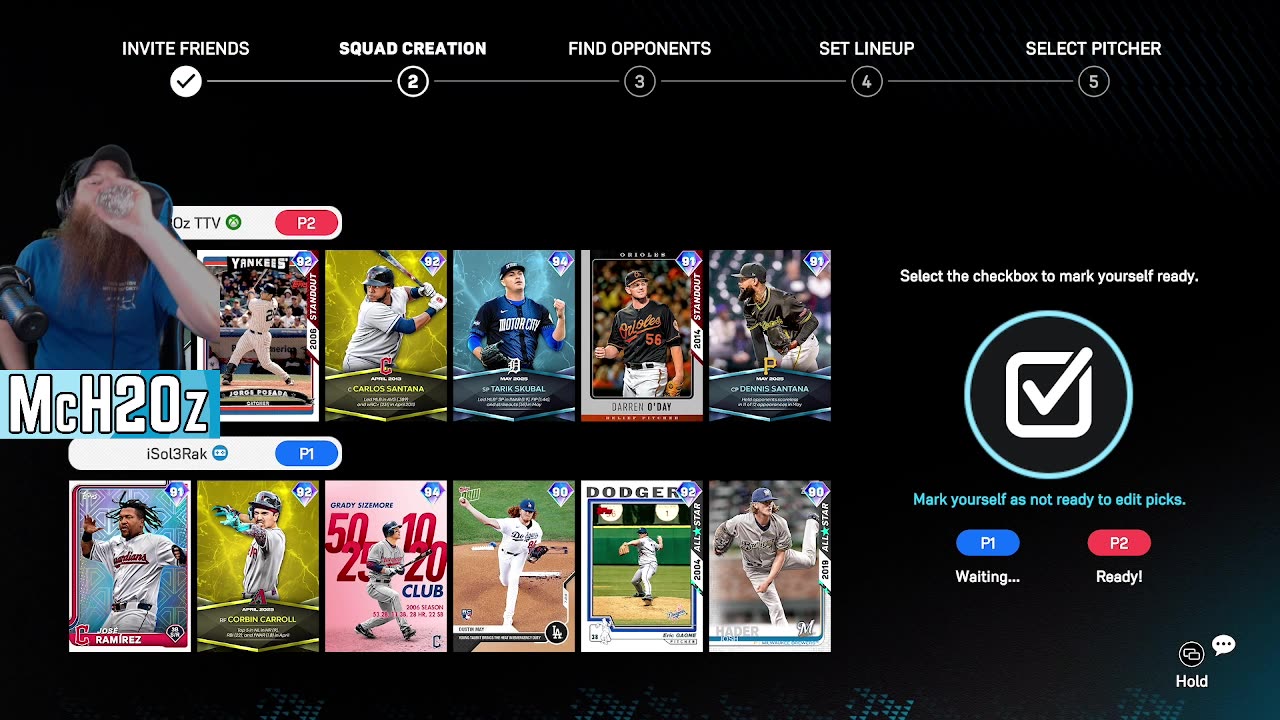Select the Dustin May Dodgers card
Screen dimensions: 1280x720
pyautogui.click(x=514, y=566)
